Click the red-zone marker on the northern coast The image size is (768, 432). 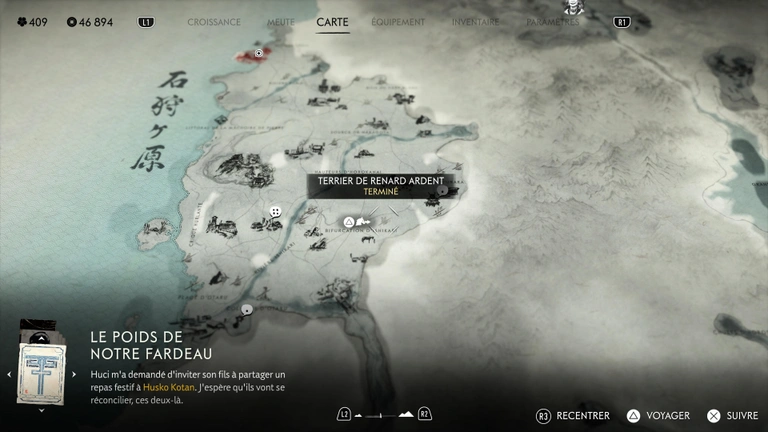(259, 52)
